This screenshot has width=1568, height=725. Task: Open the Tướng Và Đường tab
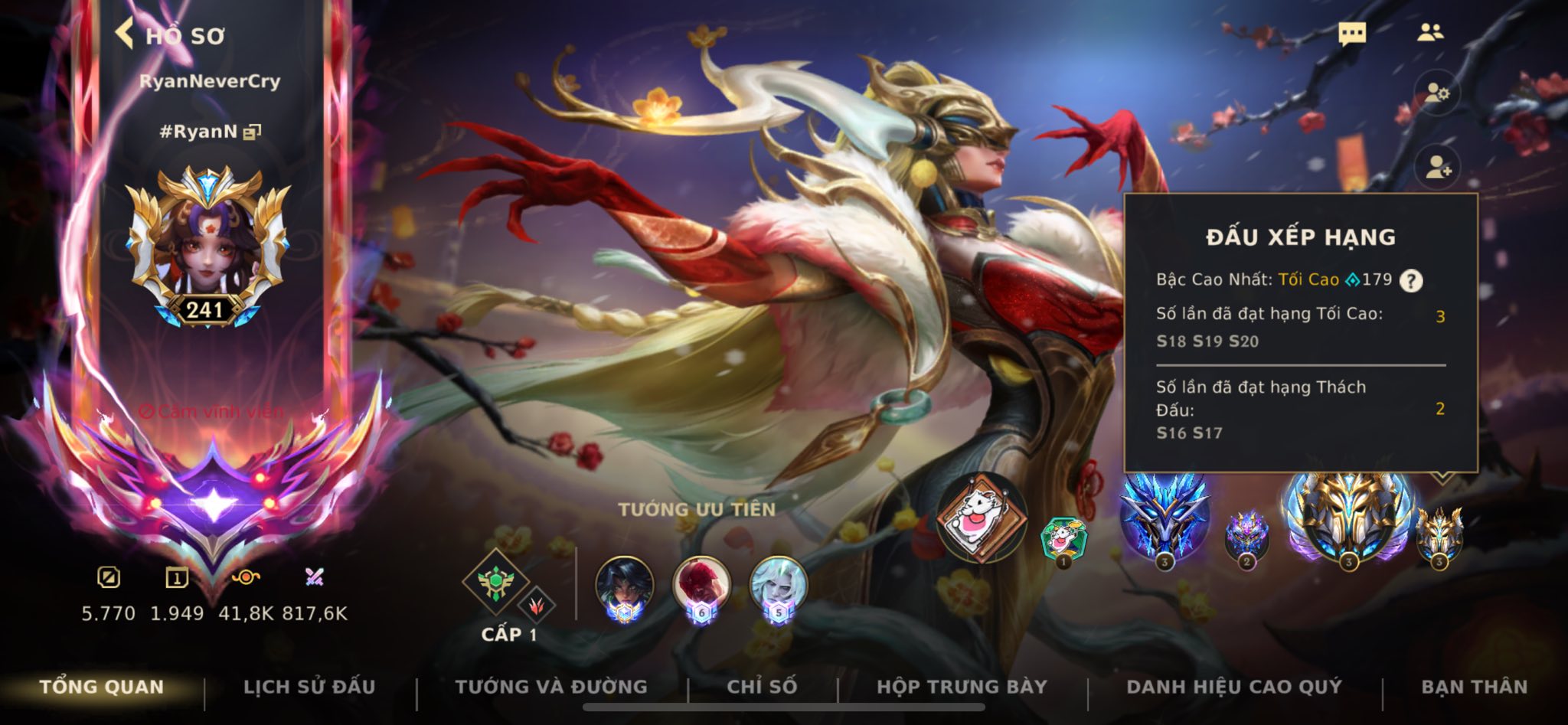[x=551, y=687]
